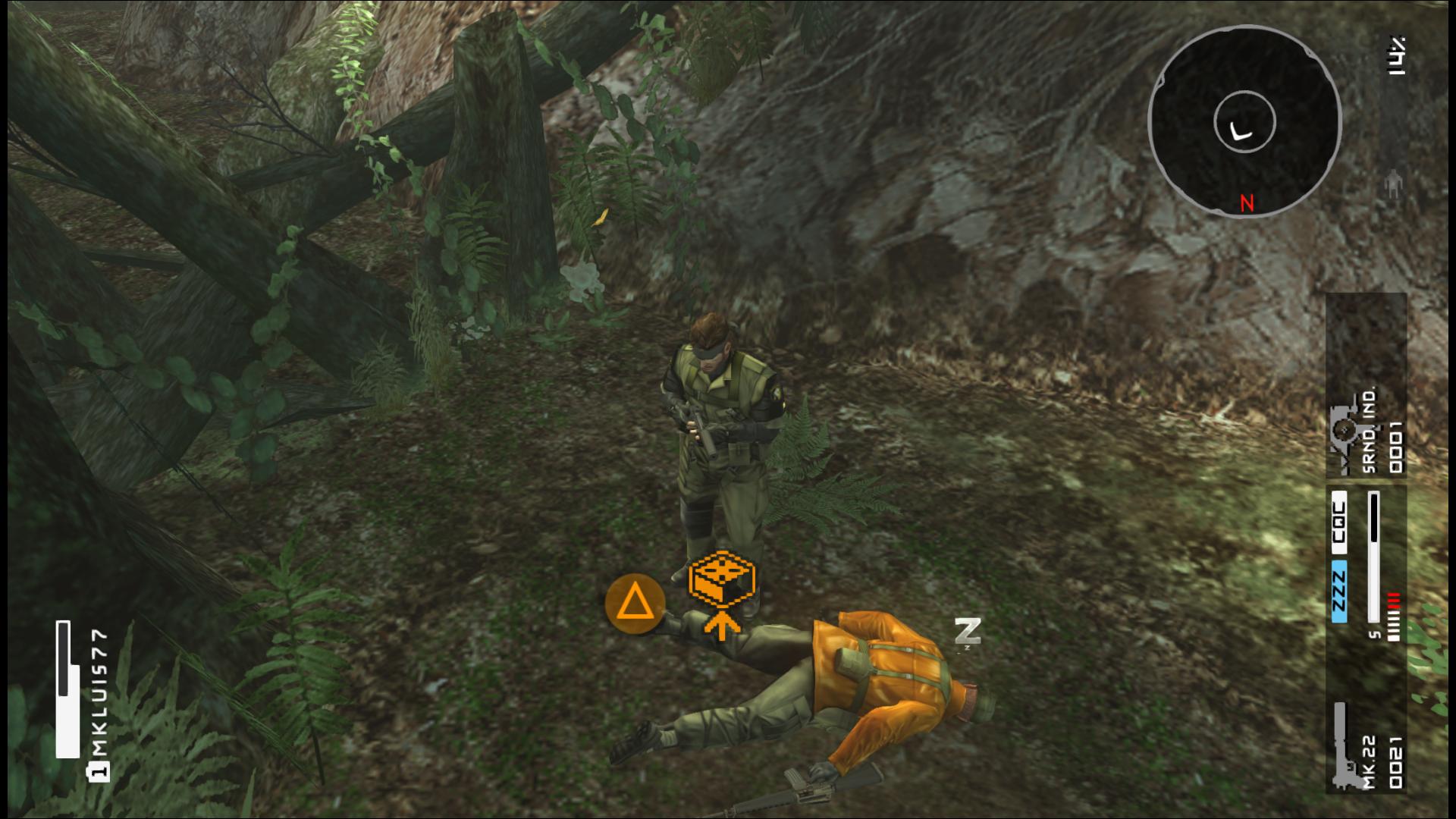
Task: Click the red warning tick marks beside gauge
Action: [x=1394, y=601]
